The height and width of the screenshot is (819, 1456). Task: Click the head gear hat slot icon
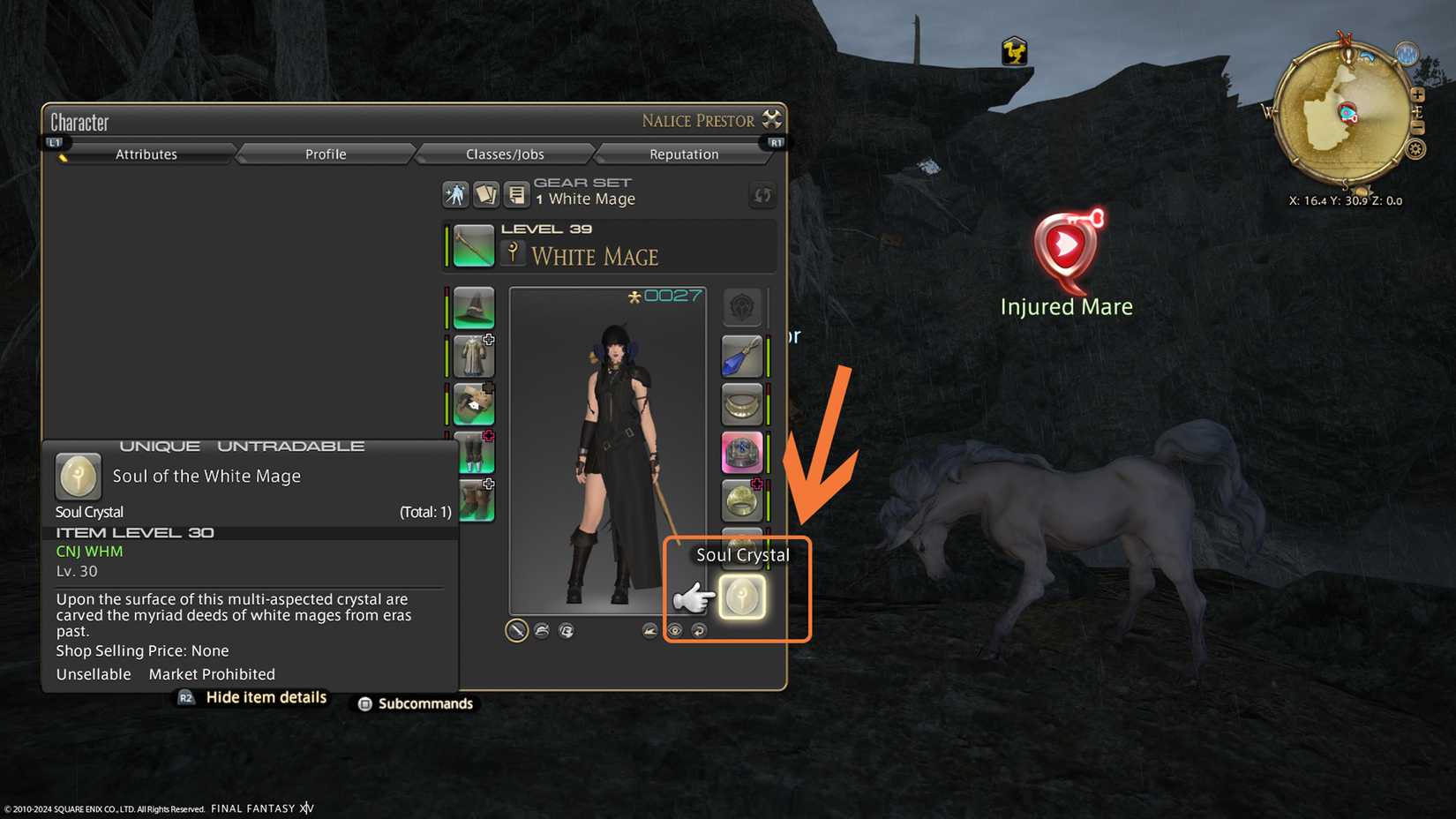[x=472, y=309]
